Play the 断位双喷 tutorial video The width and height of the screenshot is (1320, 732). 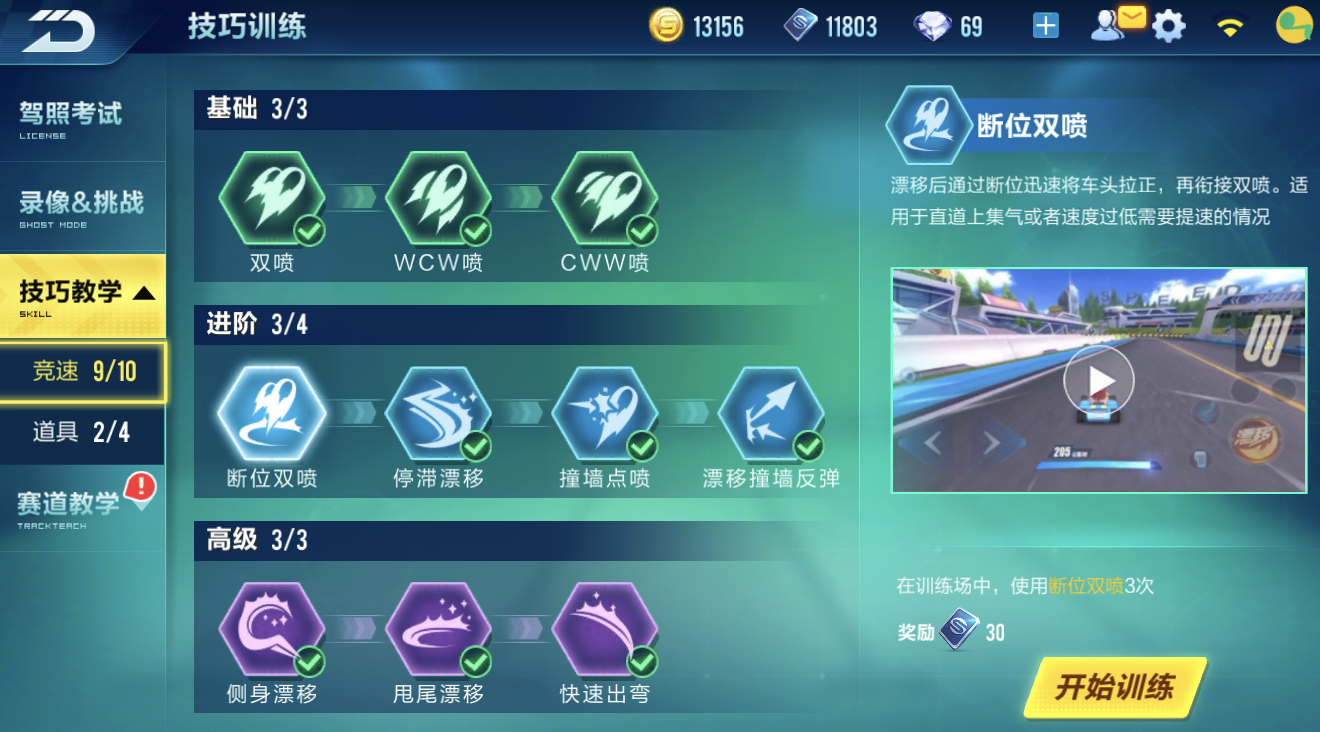[1100, 379]
